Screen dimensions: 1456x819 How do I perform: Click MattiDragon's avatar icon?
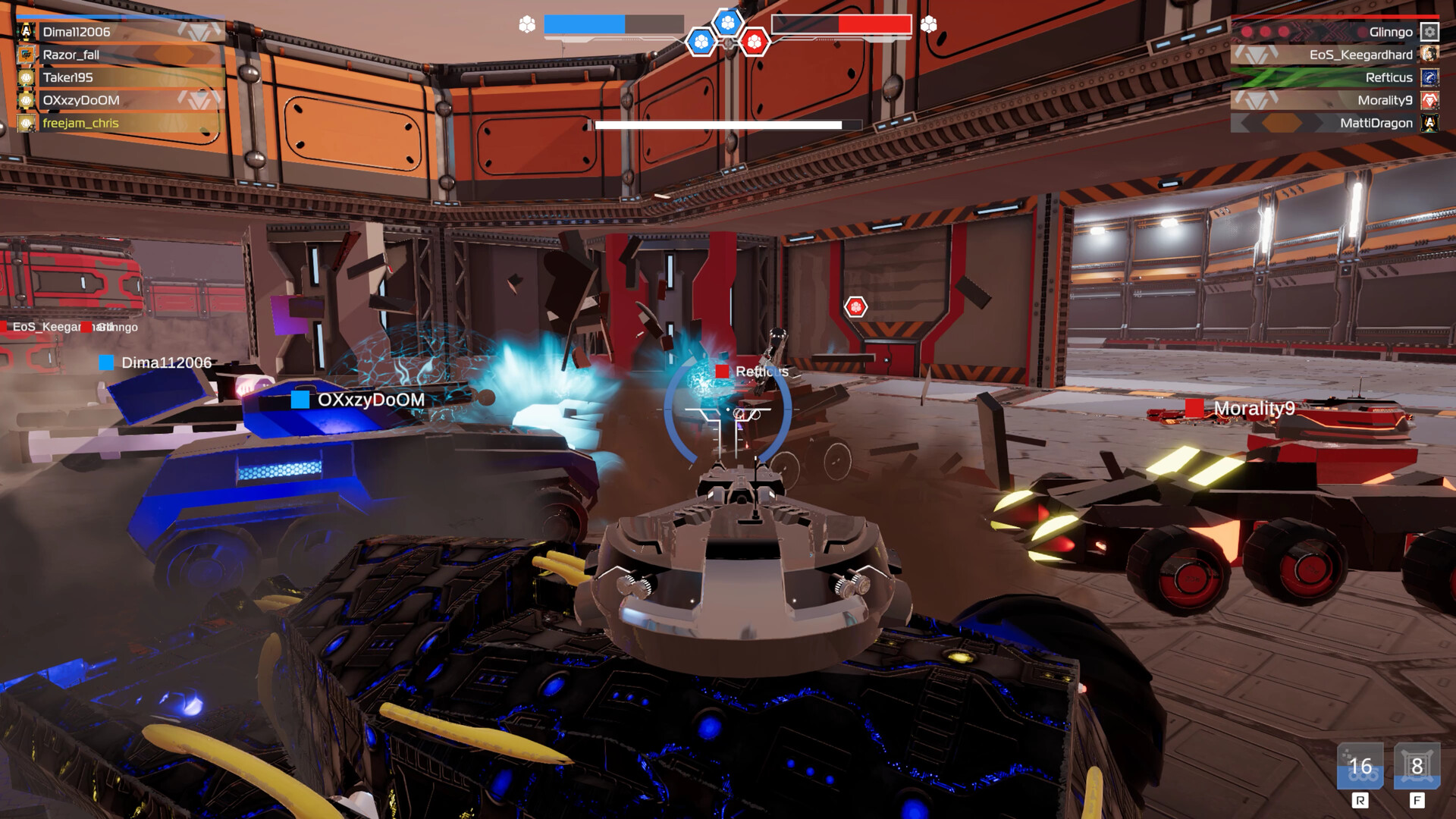point(1430,123)
